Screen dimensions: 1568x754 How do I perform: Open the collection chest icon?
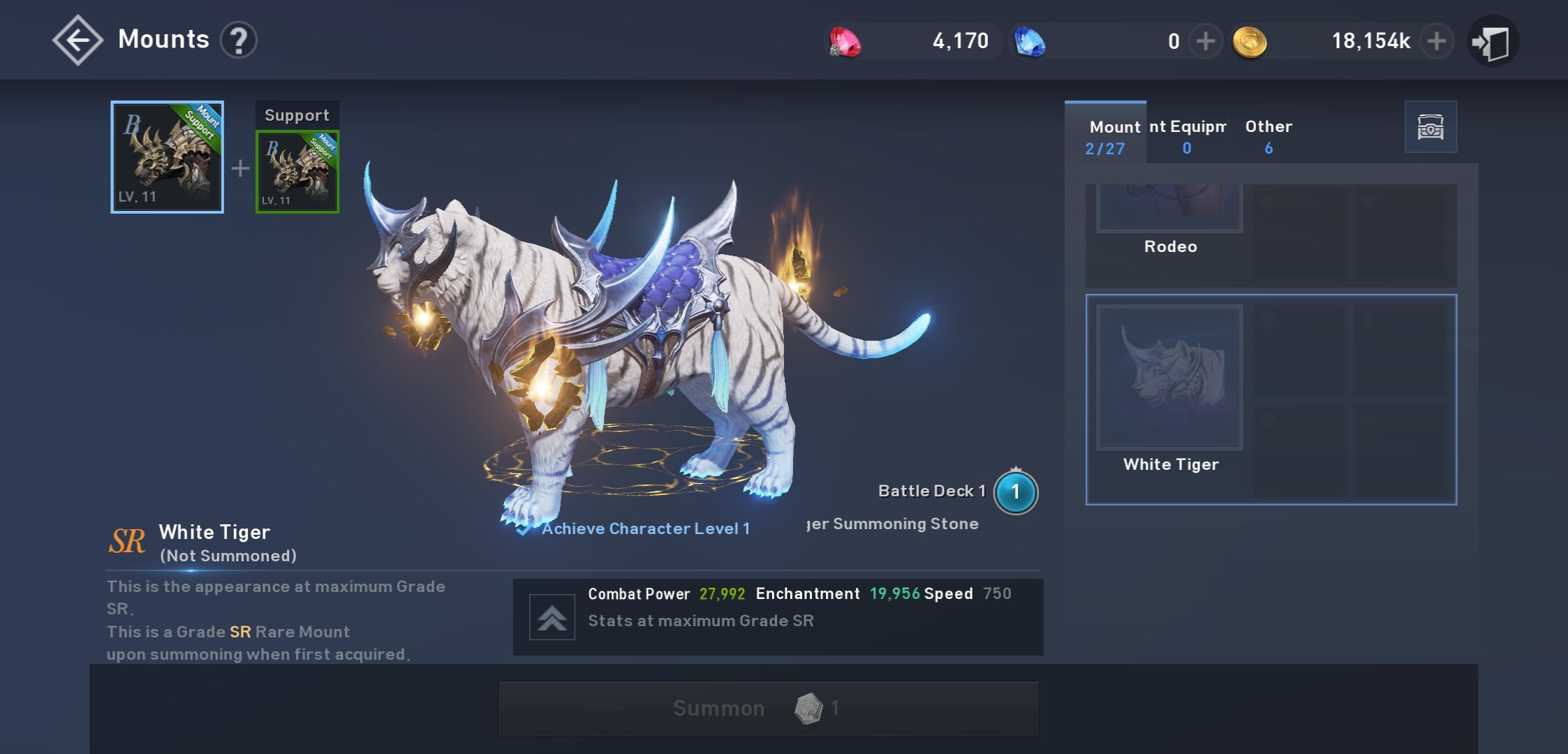pyautogui.click(x=1430, y=127)
